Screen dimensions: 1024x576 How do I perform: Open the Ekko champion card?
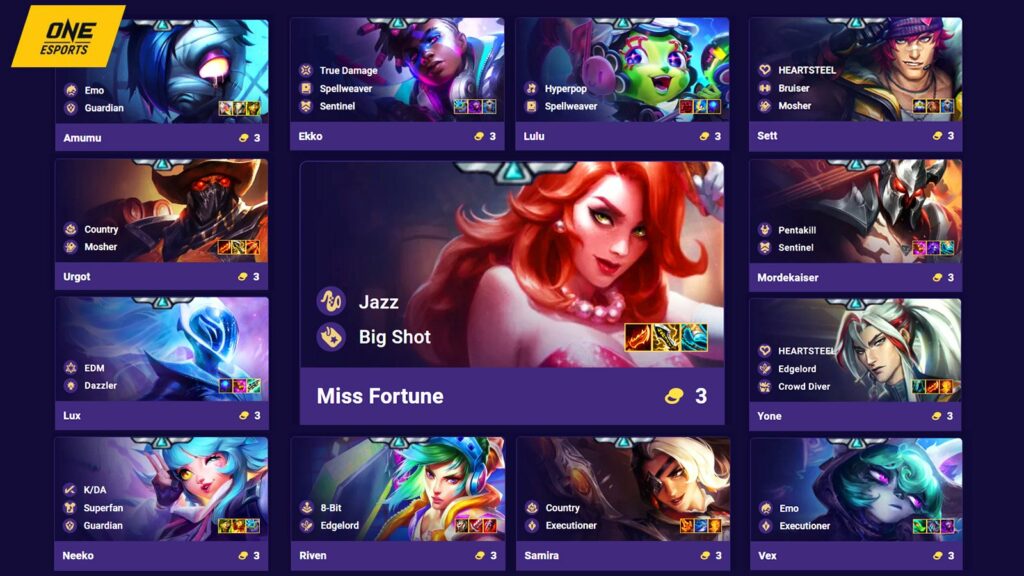pyautogui.click(x=397, y=83)
